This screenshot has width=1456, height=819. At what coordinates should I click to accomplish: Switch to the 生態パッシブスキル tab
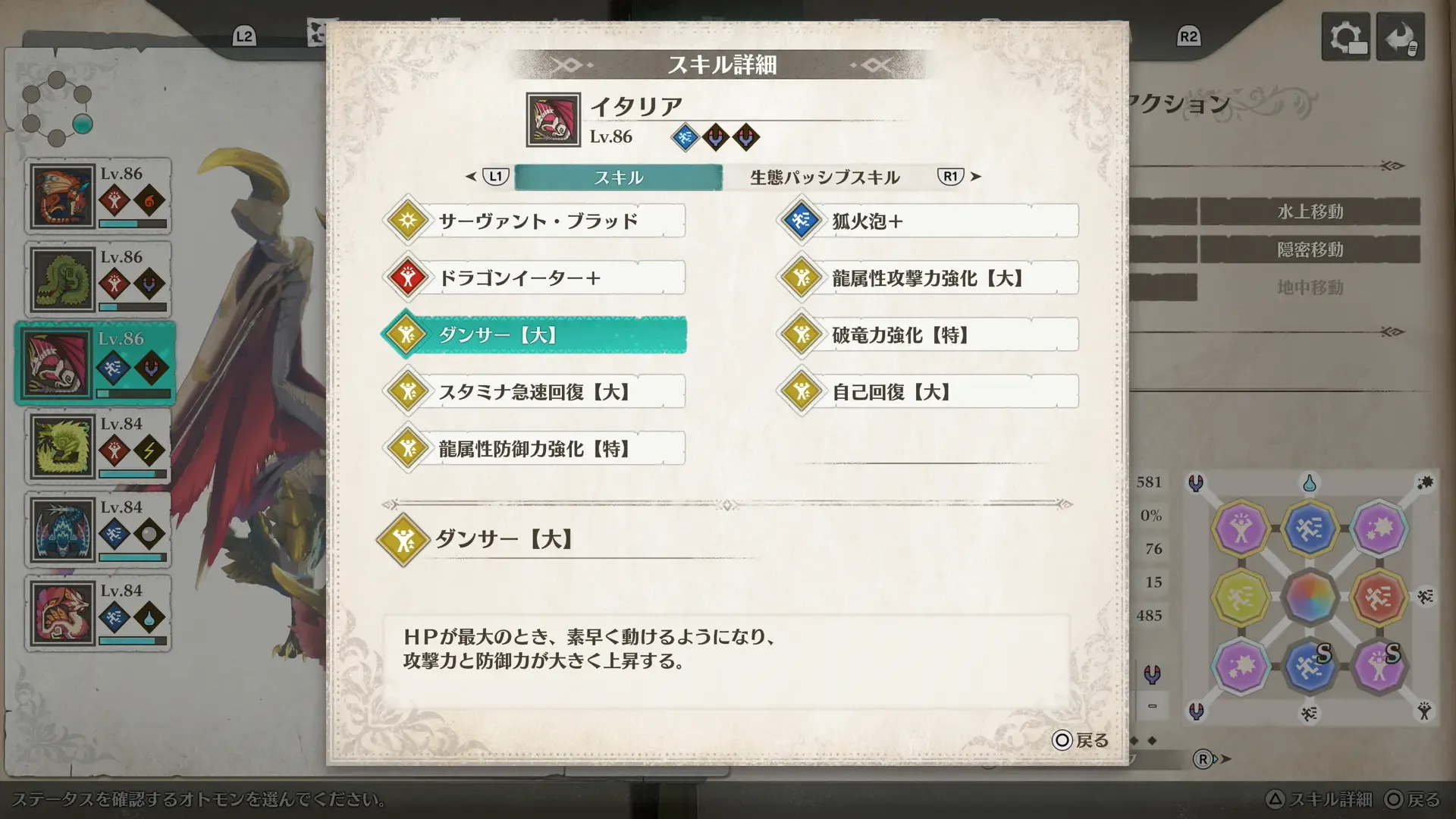coord(824,177)
